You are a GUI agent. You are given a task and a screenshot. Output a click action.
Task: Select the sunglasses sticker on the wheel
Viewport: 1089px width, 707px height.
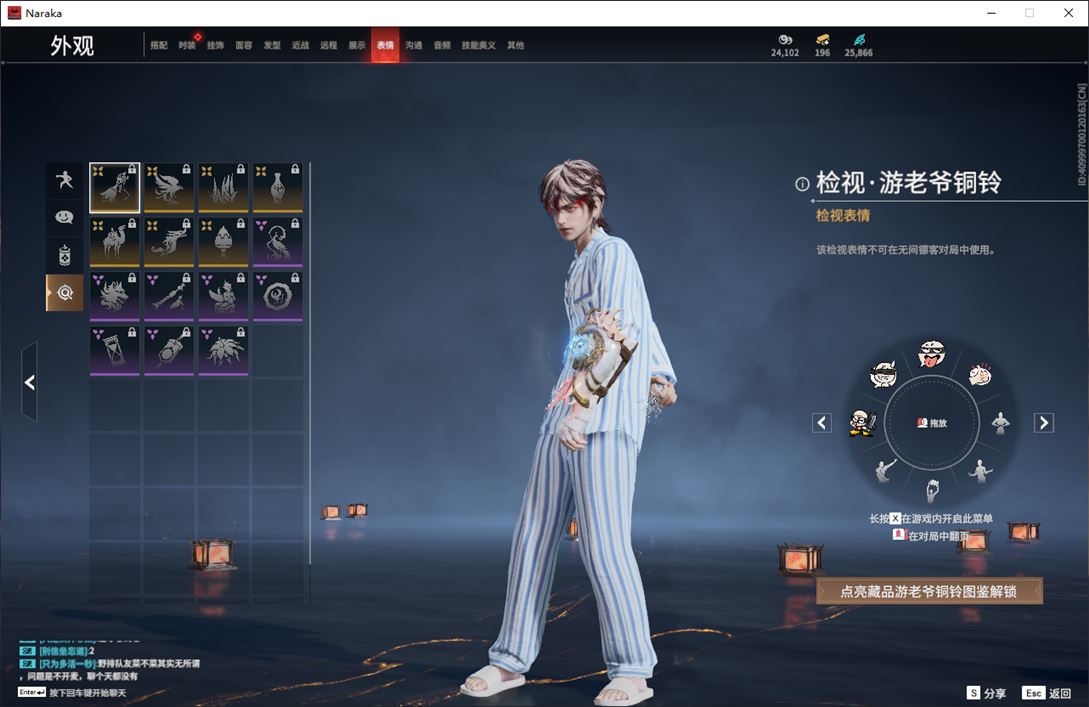click(x=884, y=375)
